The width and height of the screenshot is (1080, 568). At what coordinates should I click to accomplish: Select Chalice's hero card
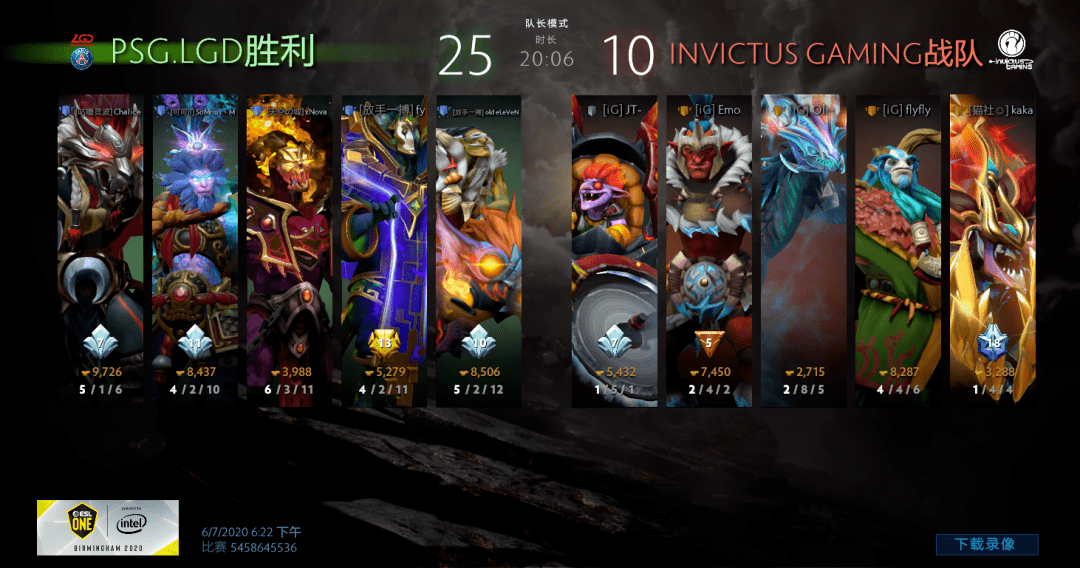(99, 250)
